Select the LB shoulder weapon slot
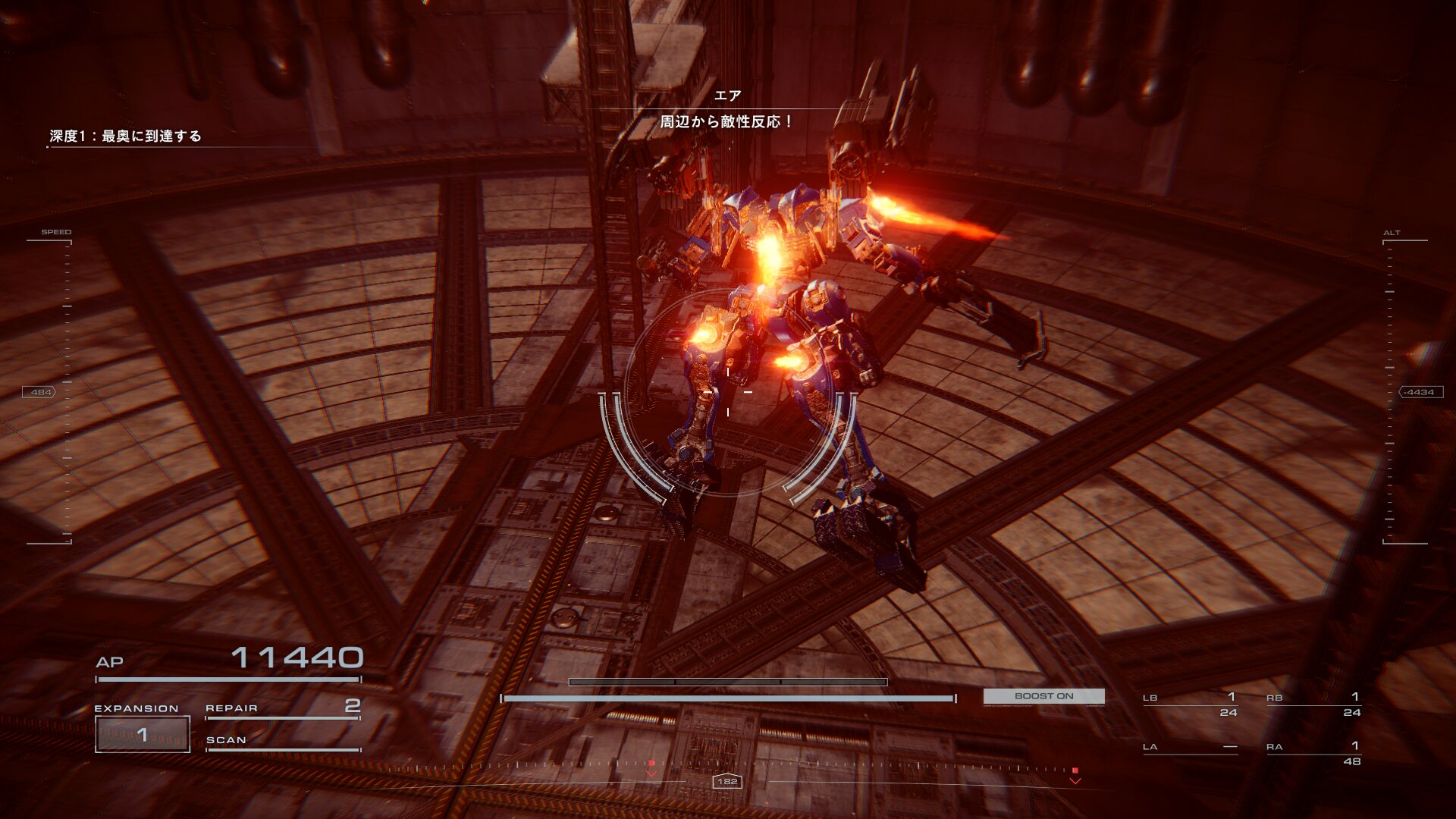Image resolution: width=1456 pixels, height=819 pixels. coord(1190,704)
